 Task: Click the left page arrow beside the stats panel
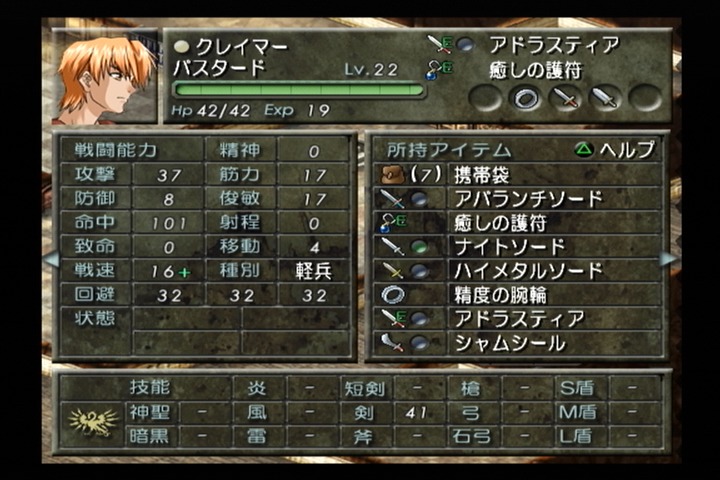click(49, 259)
